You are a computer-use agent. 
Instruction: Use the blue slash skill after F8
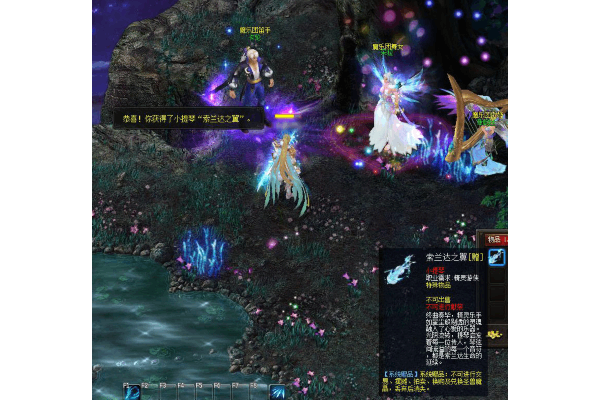[x=277, y=391]
